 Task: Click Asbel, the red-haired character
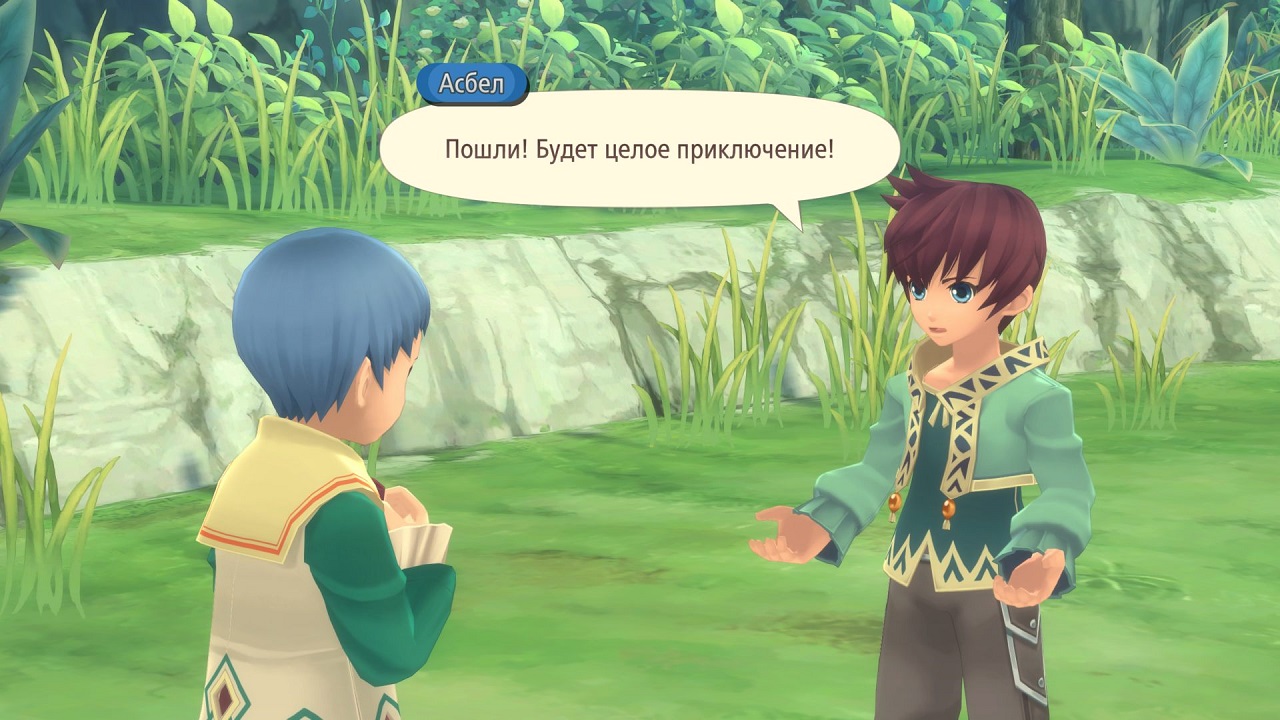point(950,400)
